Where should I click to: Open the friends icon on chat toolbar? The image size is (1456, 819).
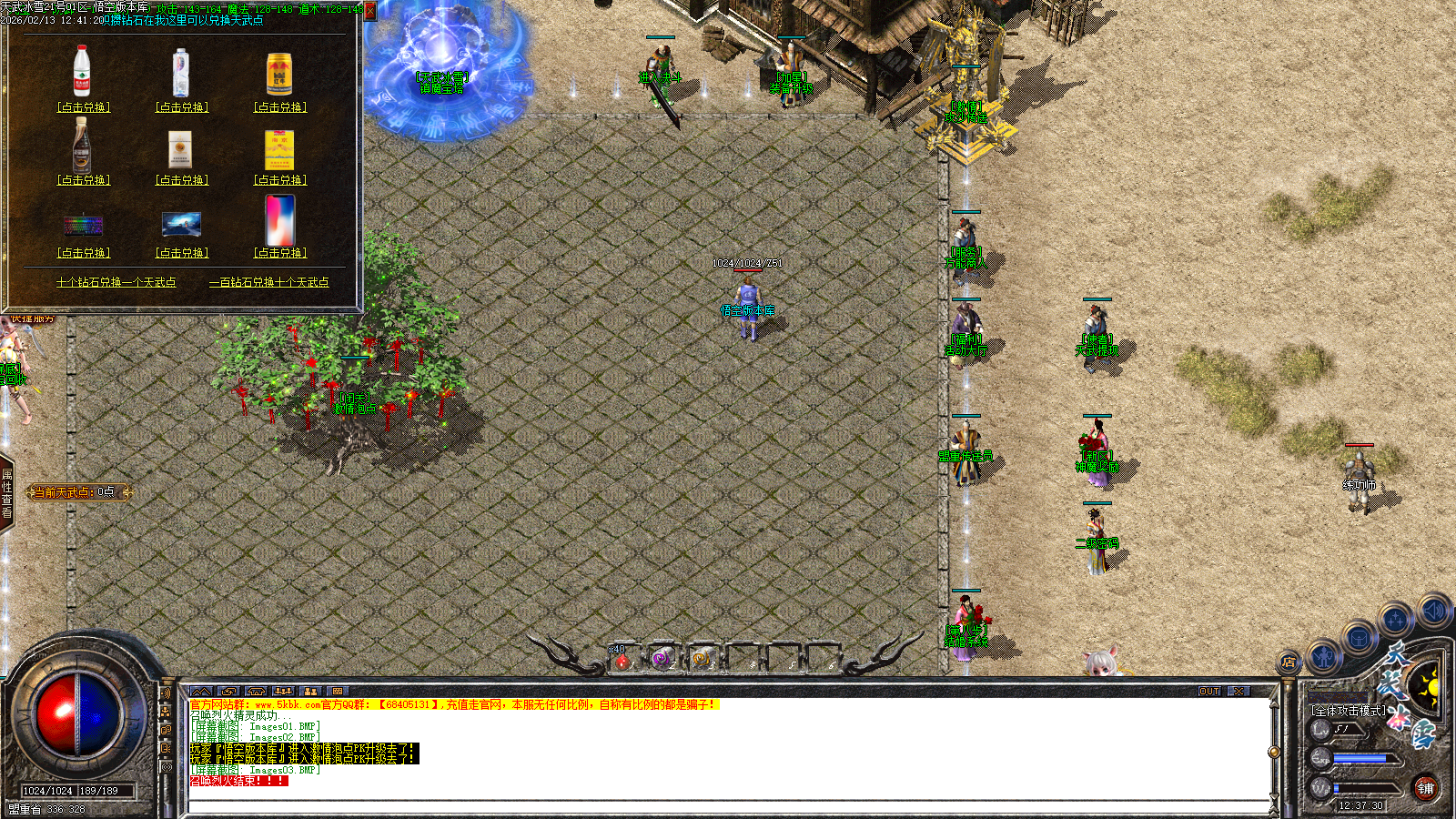(309, 691)
